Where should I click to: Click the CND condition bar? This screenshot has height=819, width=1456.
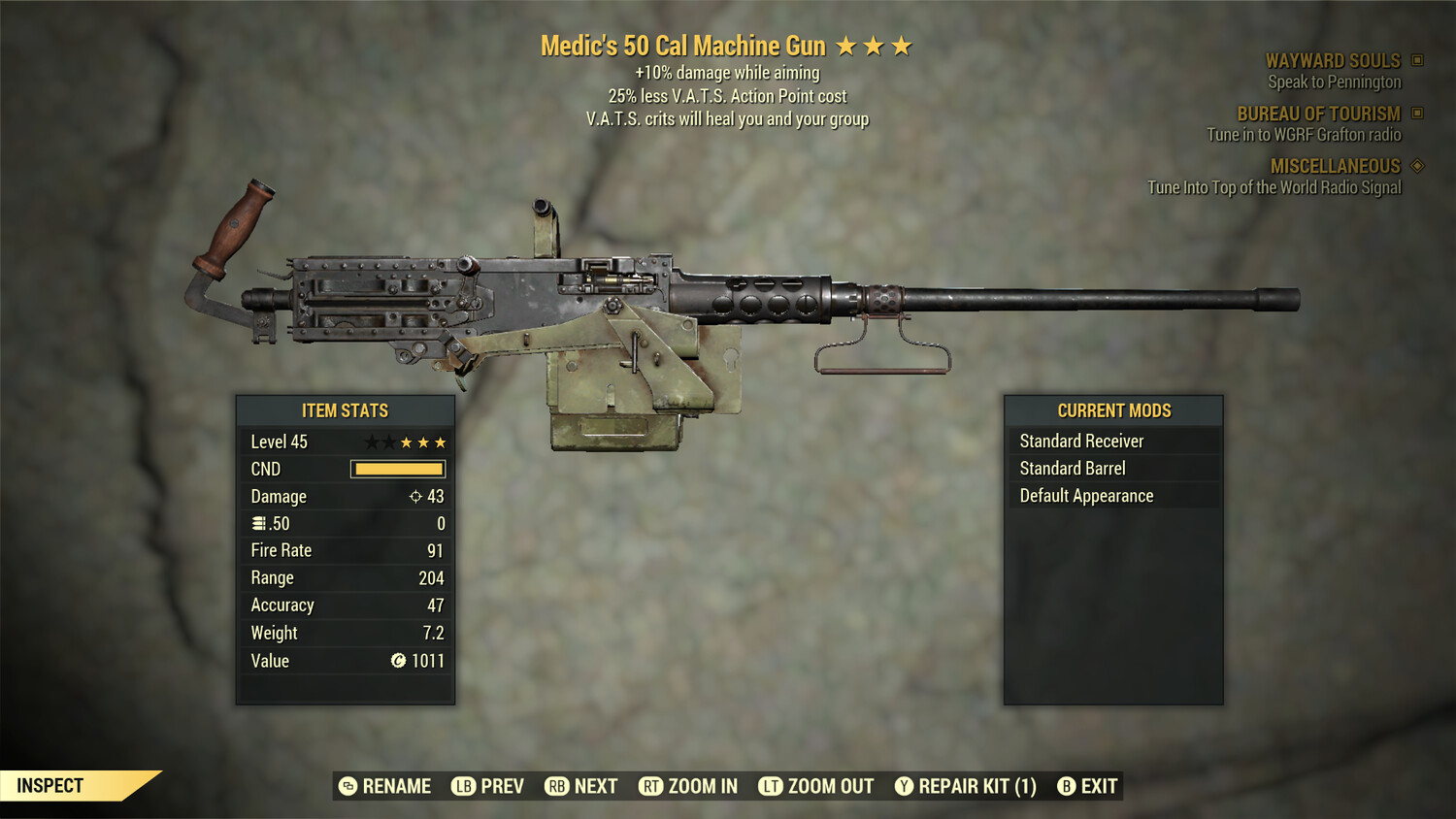pyautogui.click(x=398, y=469)
